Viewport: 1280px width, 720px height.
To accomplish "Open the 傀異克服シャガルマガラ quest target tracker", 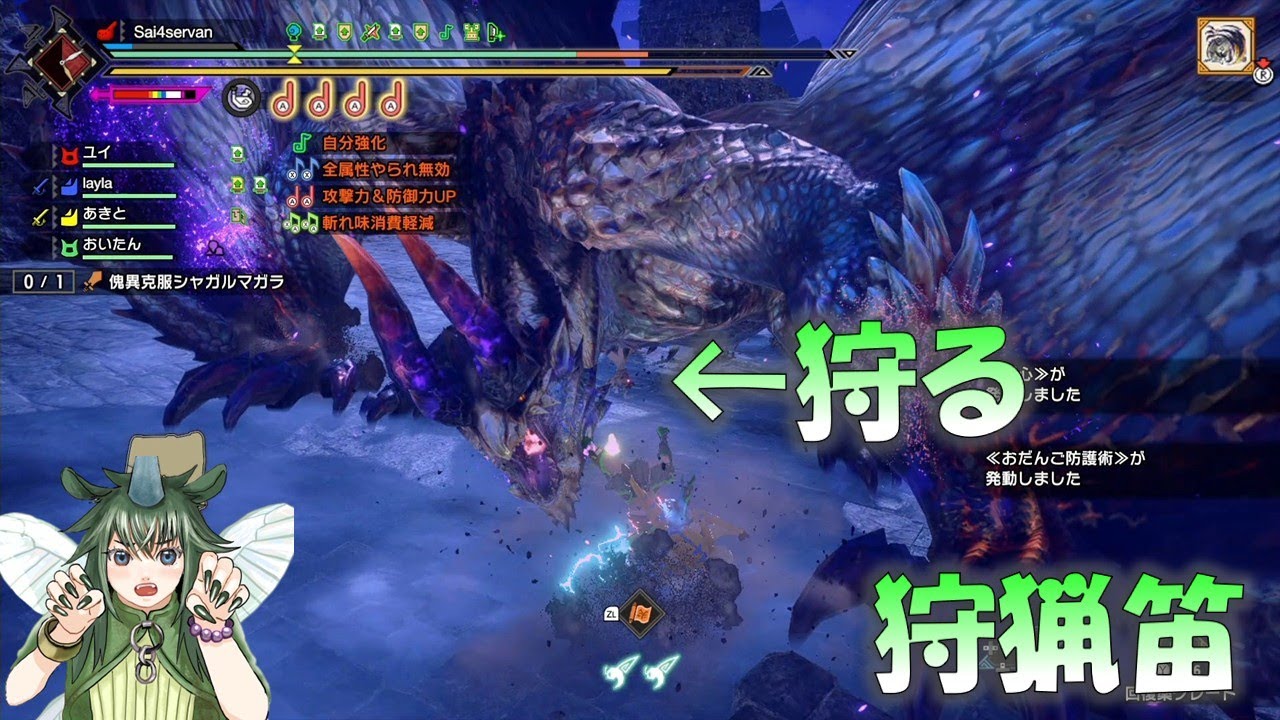I will pos(196,282).
